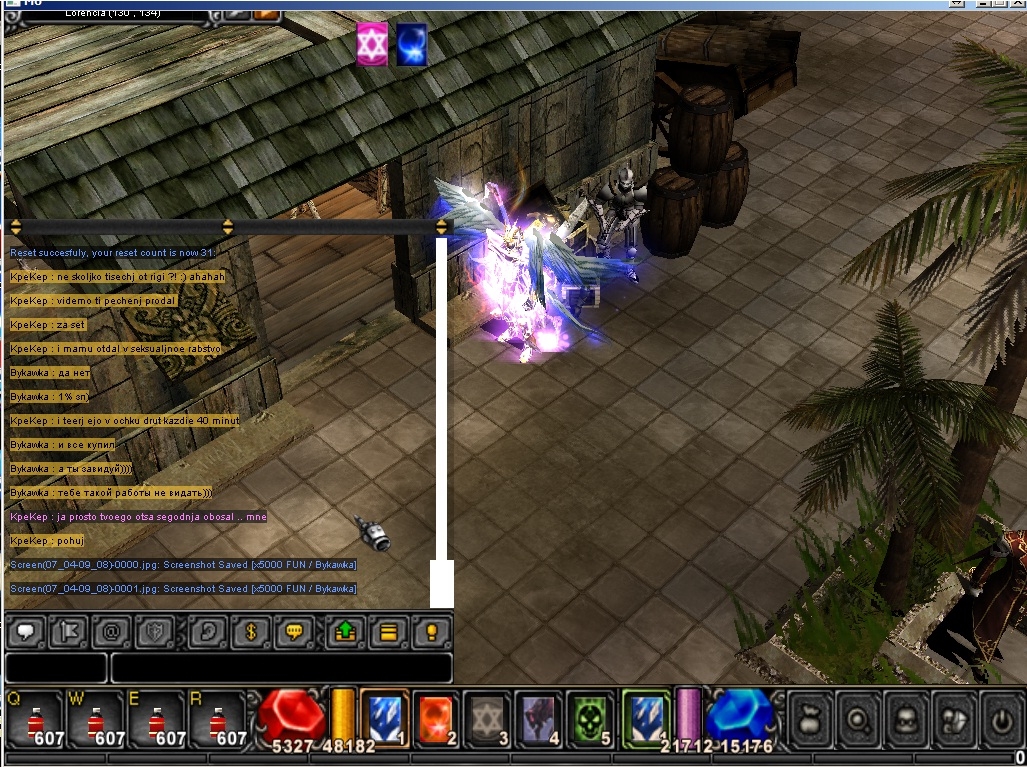Select the hexagram skill in slot 3
This screenshot has height=767, width=1027.
click(488, 718)
